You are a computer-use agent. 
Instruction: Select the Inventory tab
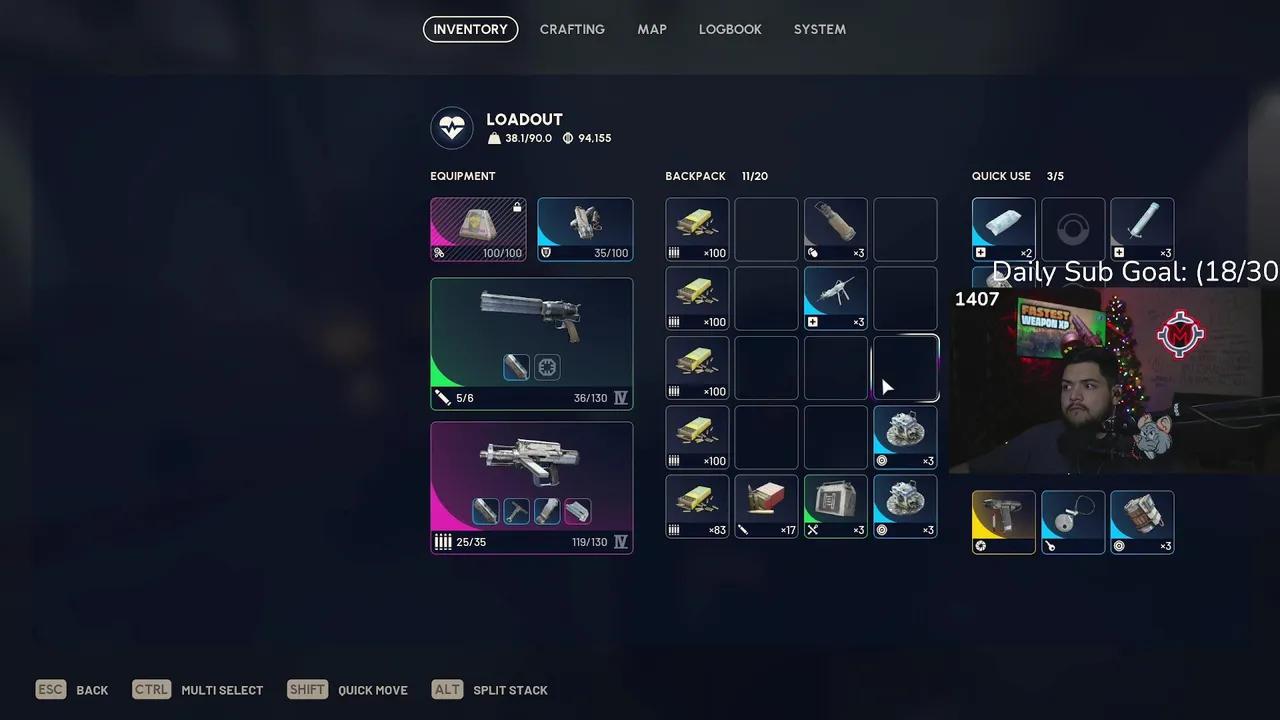470,29
